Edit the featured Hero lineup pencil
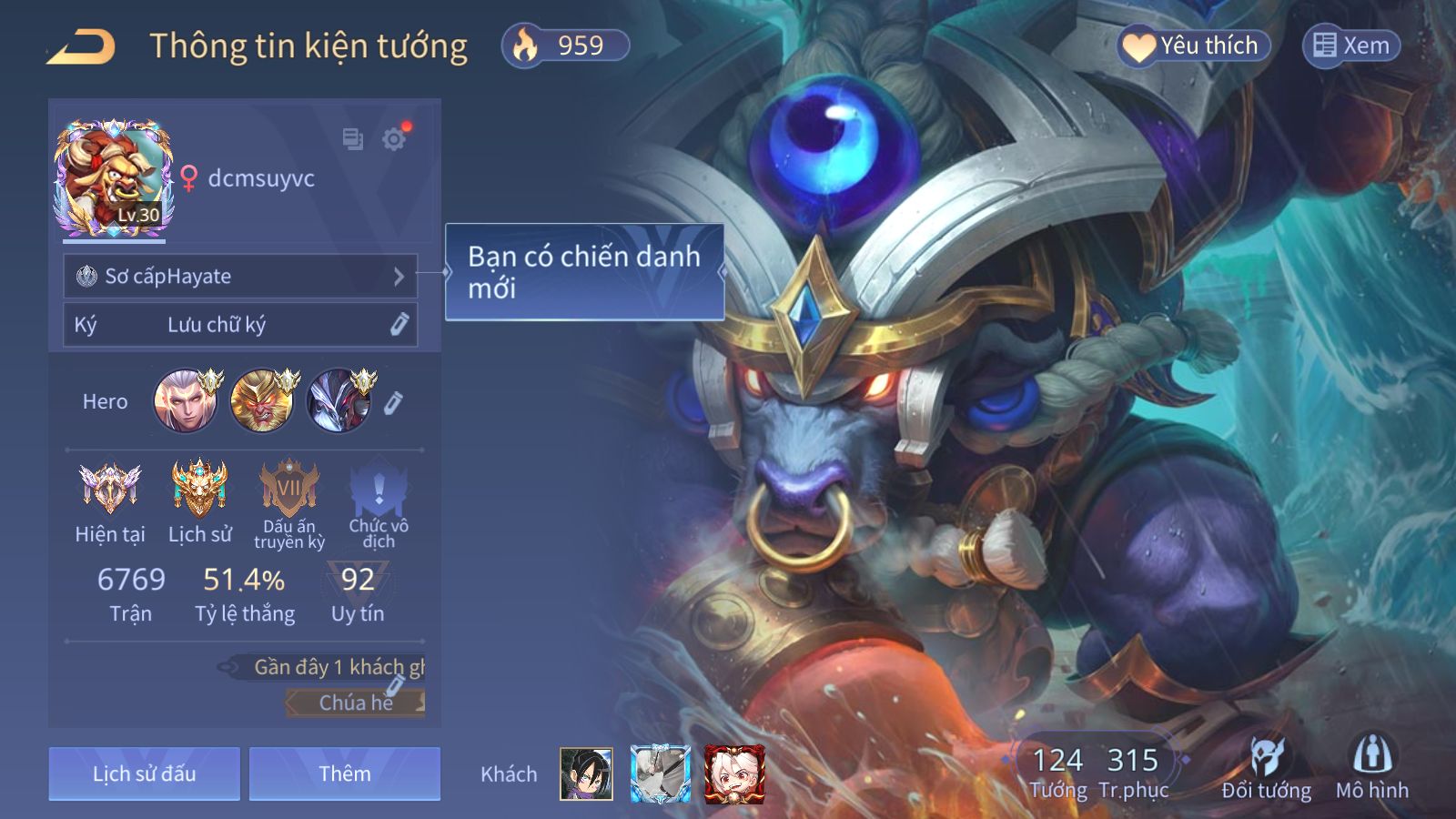 pos(393,402)
